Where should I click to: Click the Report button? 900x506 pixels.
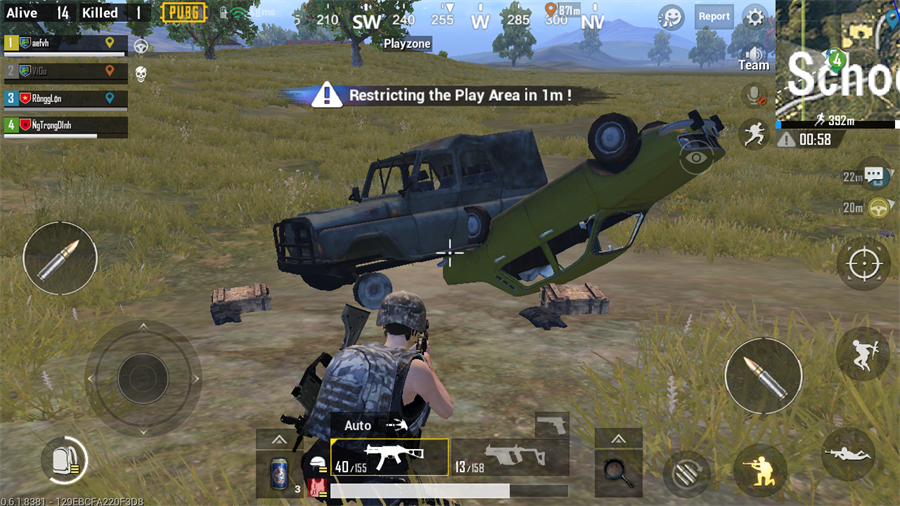[714, 16]
